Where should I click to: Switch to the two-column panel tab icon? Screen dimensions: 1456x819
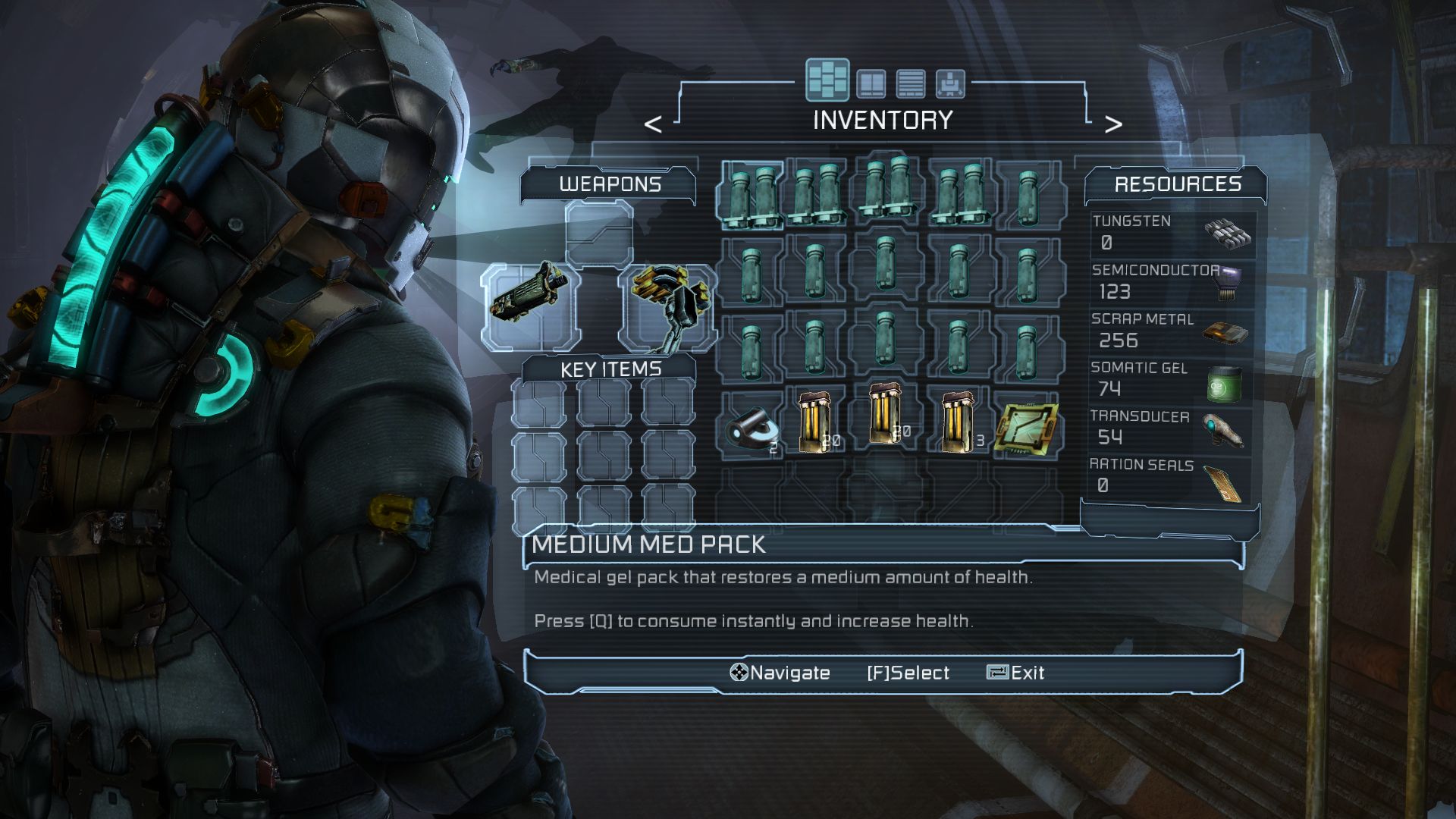(x=871, y=83)
